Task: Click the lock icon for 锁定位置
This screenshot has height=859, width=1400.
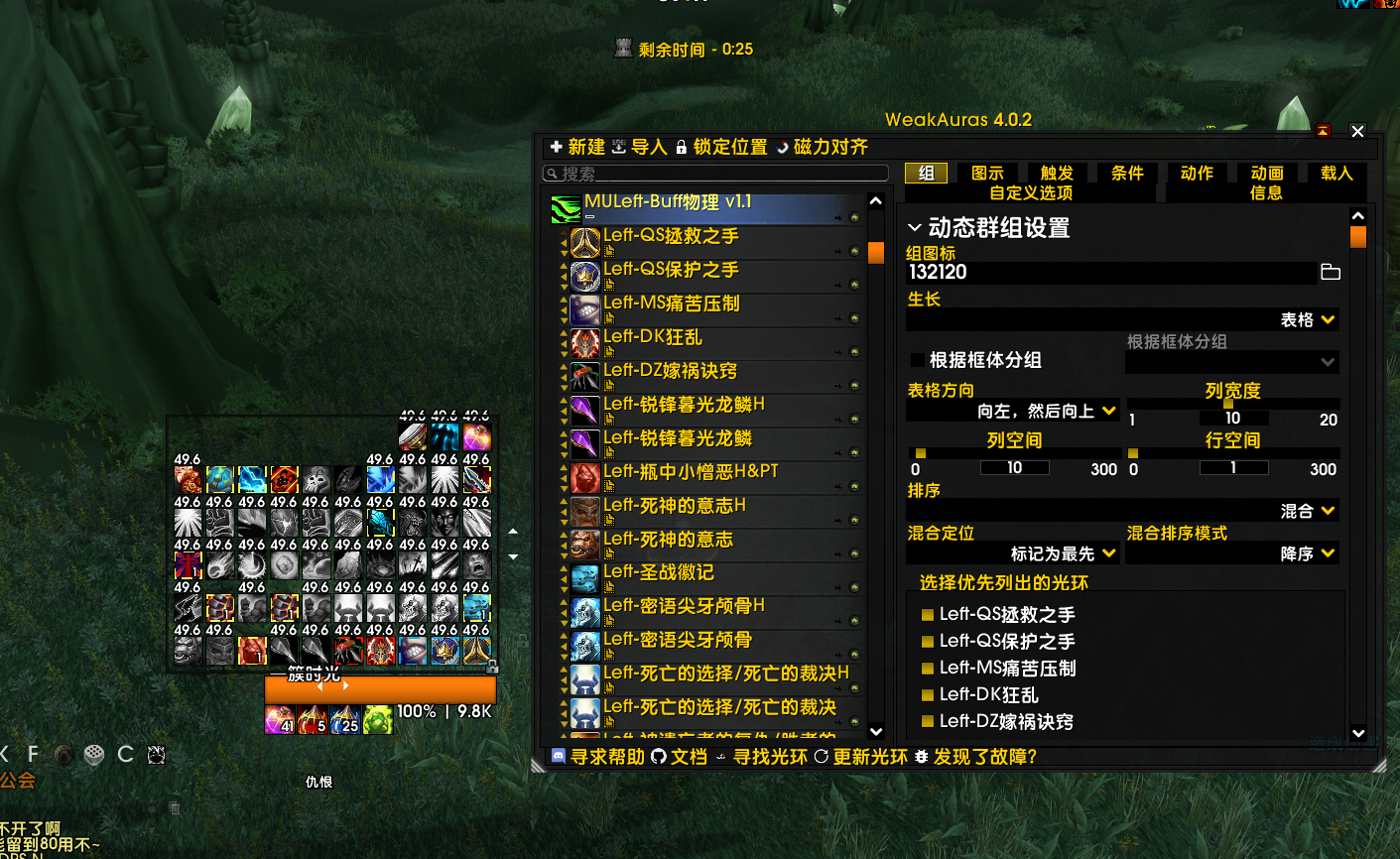Action: 681,146
